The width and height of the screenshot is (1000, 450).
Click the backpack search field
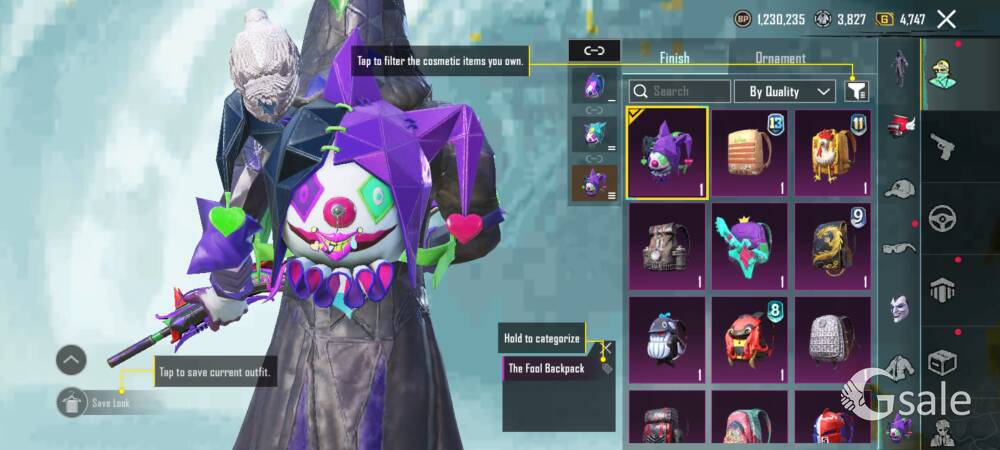pyautogui.click(x=680, y=91)
